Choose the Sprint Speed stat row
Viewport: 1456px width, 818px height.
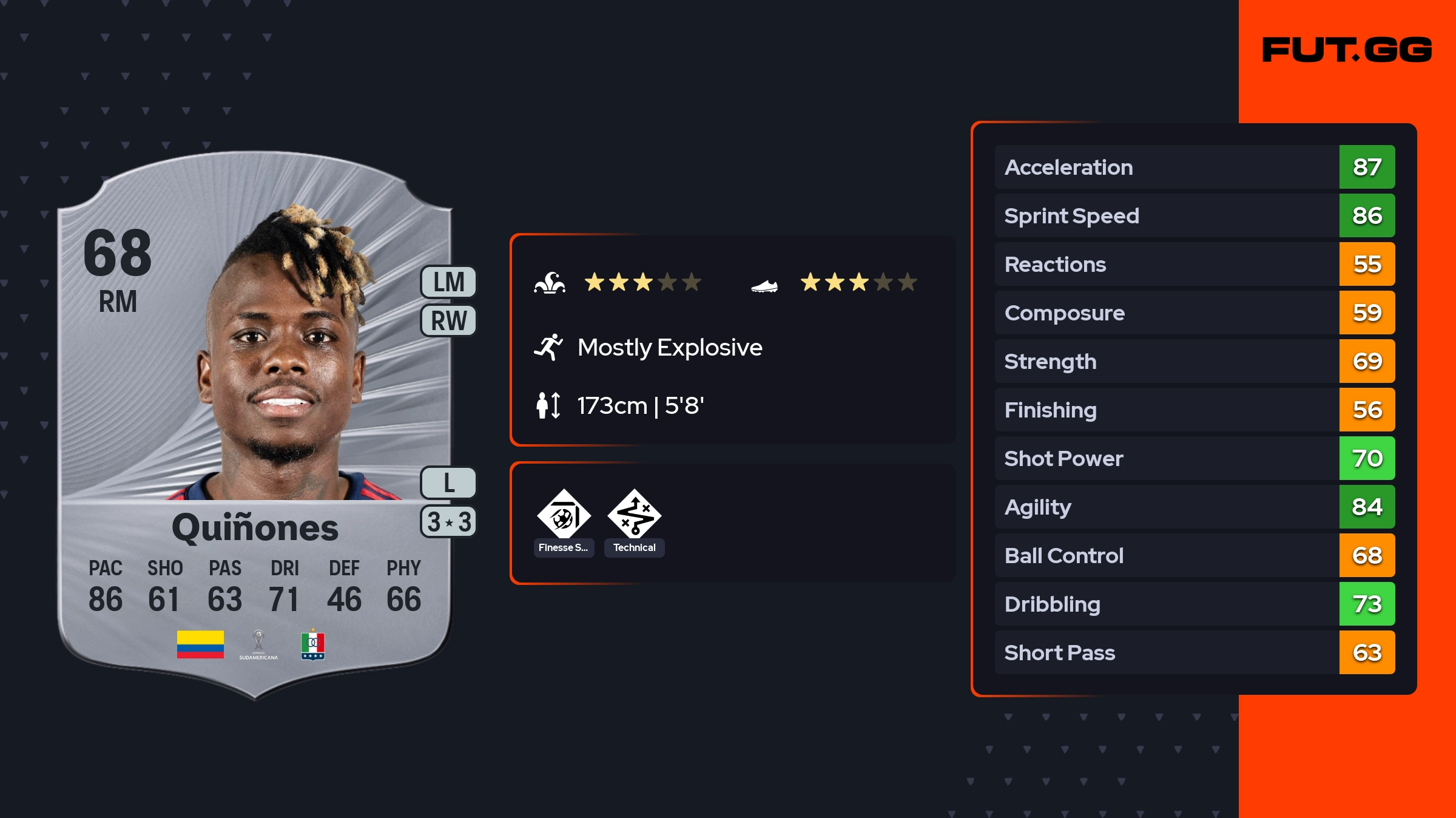1194,215
